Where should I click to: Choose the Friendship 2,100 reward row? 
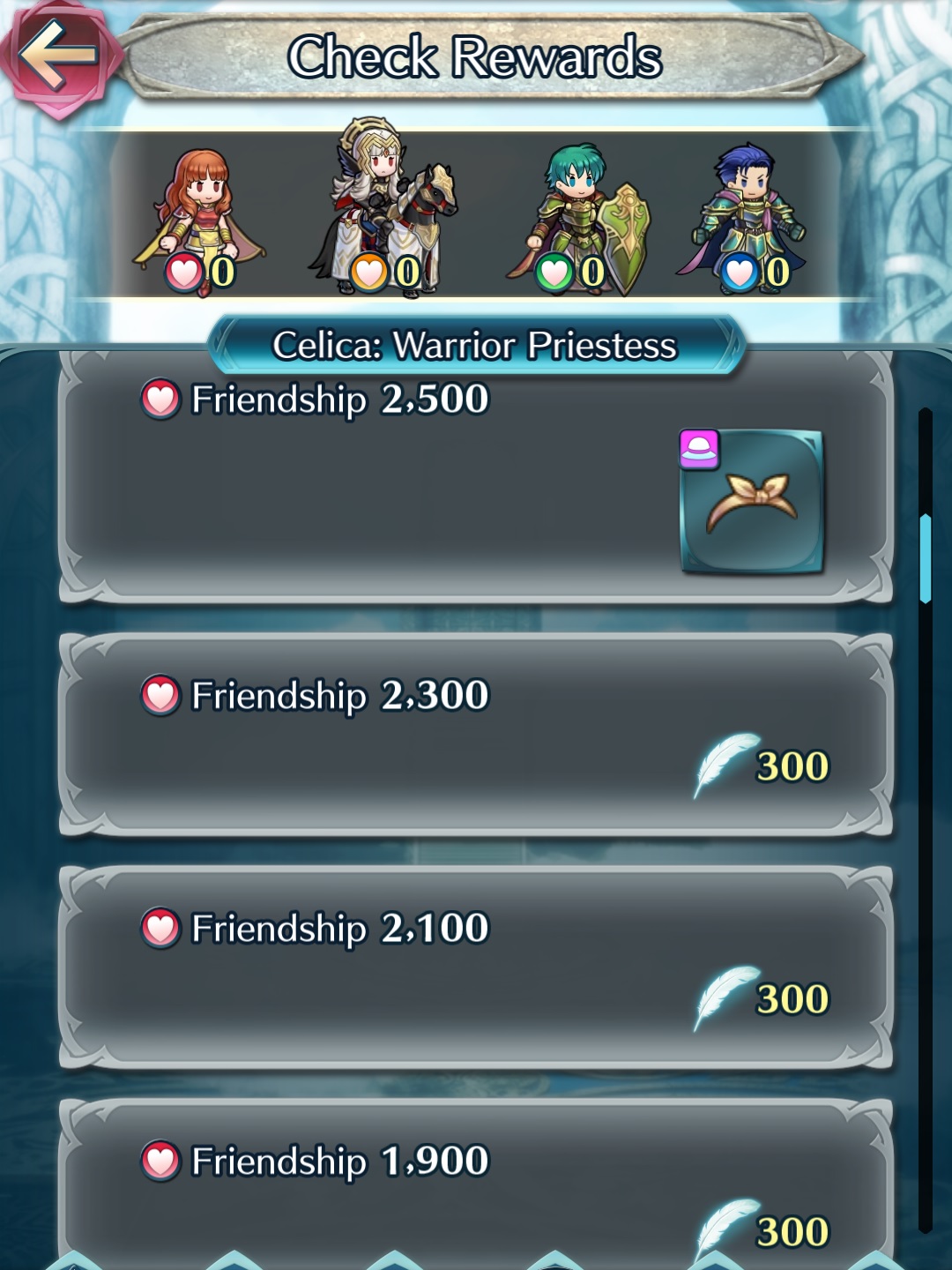click(x=476, y=967)
